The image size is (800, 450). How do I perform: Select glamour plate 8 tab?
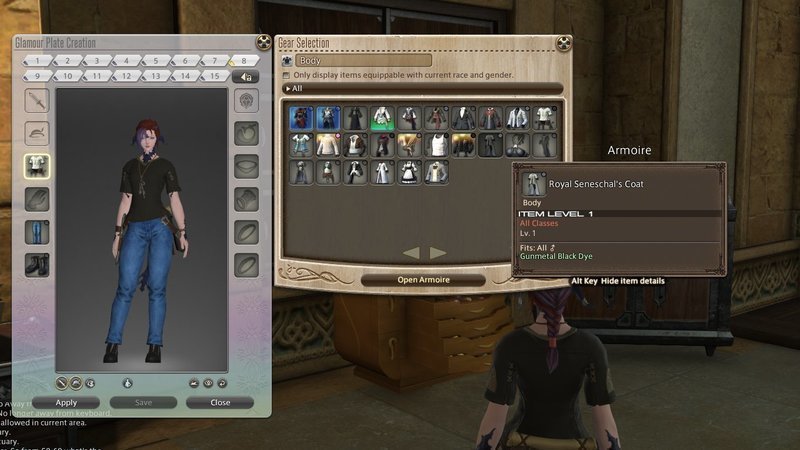coord(242,61)
